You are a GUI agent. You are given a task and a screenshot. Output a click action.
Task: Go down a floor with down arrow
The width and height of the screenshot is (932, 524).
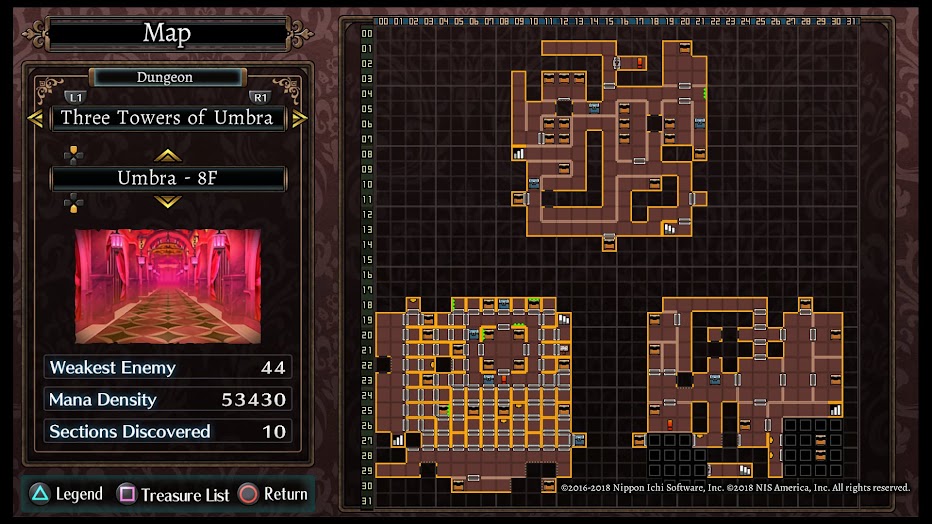coord(167,202)
